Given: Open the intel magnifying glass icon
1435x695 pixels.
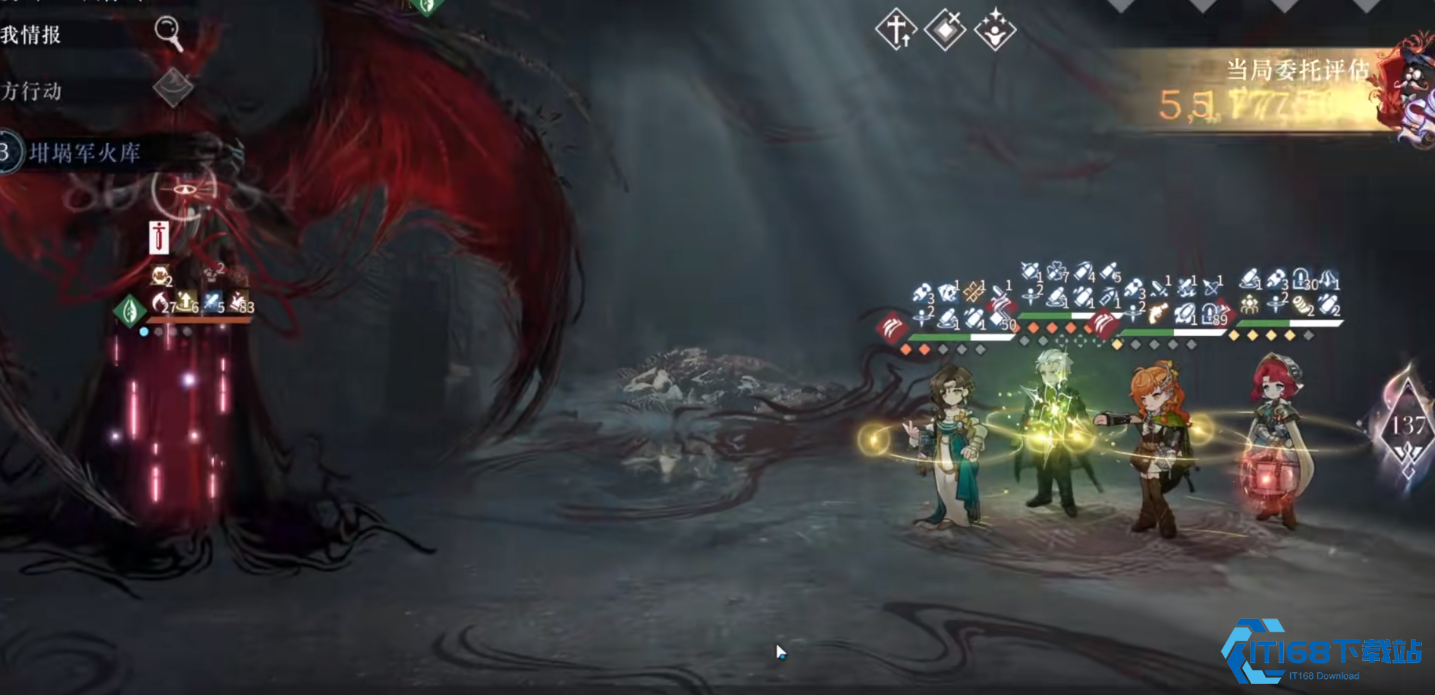Looking at the screenshot, I should click(169, 34).
